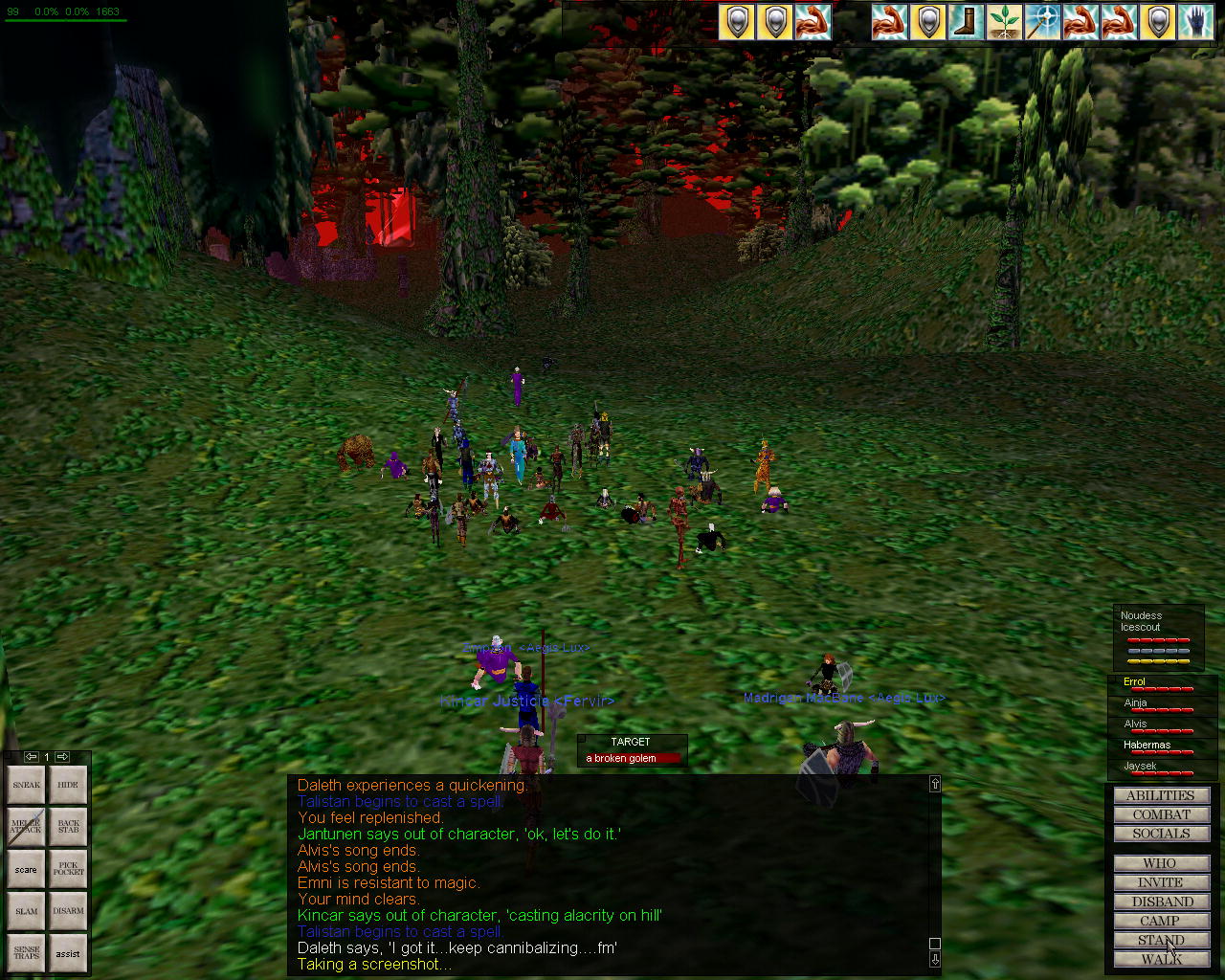
Task: Go to the next hotbar page arrow
Action: coord(62,757)
